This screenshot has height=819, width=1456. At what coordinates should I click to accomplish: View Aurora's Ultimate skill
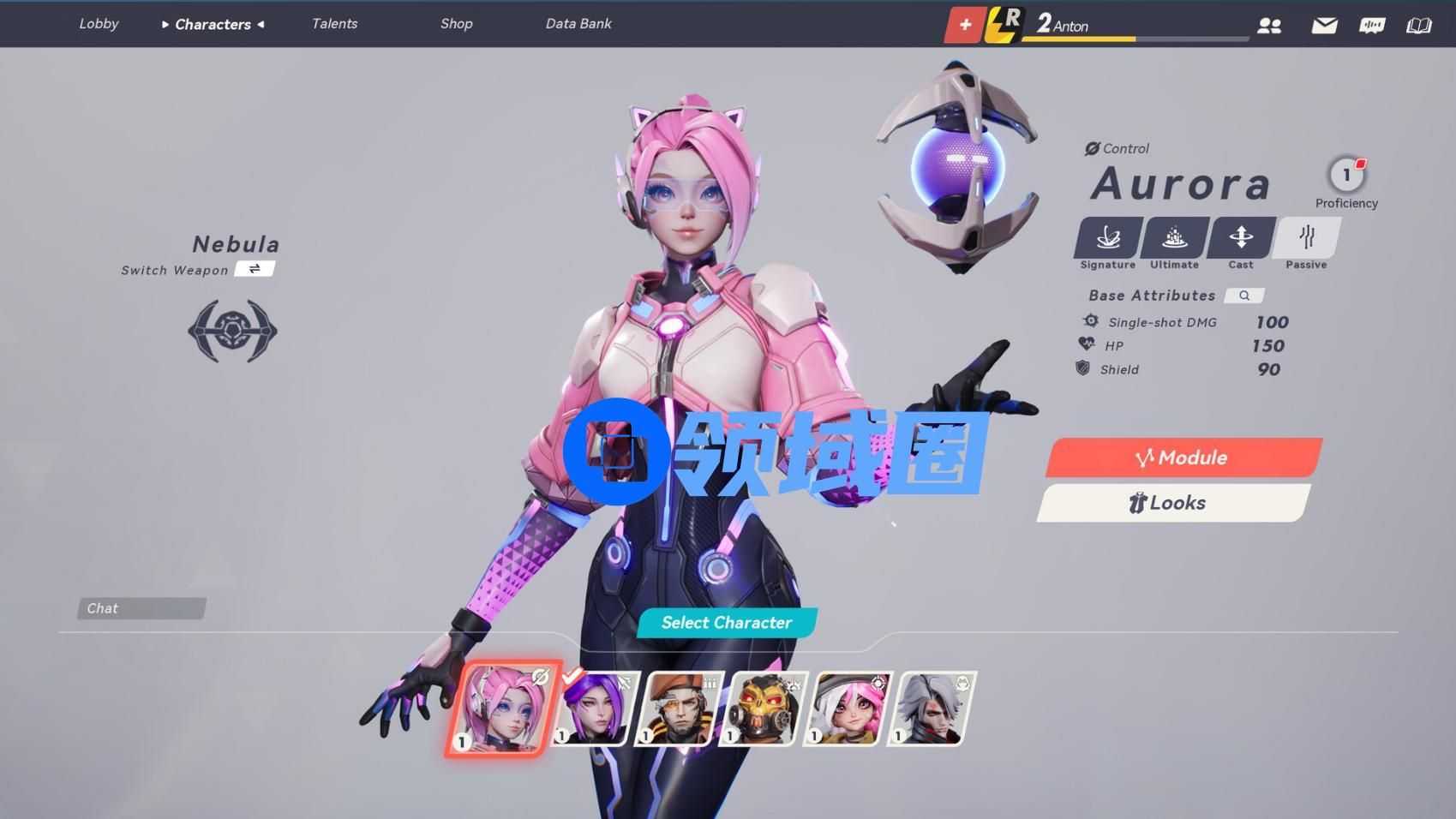(1174, 238)
